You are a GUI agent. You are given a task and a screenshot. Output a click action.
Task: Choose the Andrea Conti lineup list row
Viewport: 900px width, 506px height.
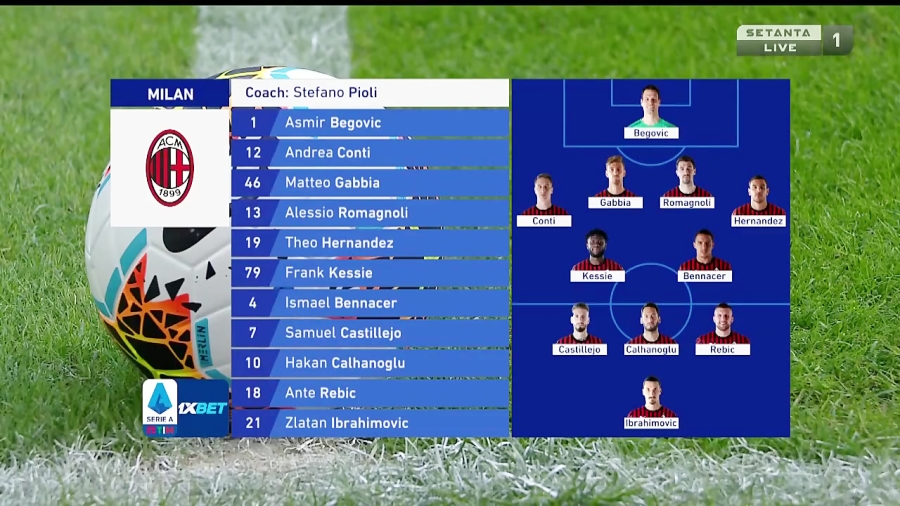[370, 153]
